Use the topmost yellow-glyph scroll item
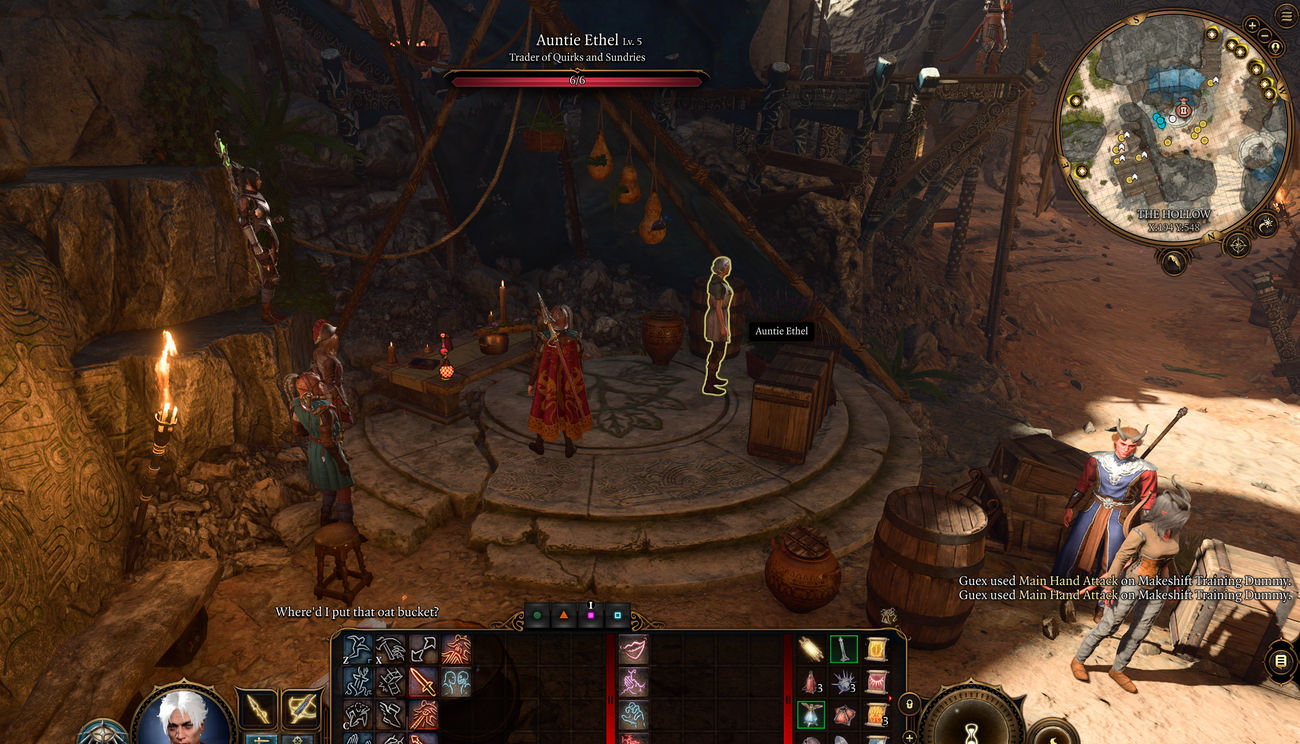 tap(877, 650)
